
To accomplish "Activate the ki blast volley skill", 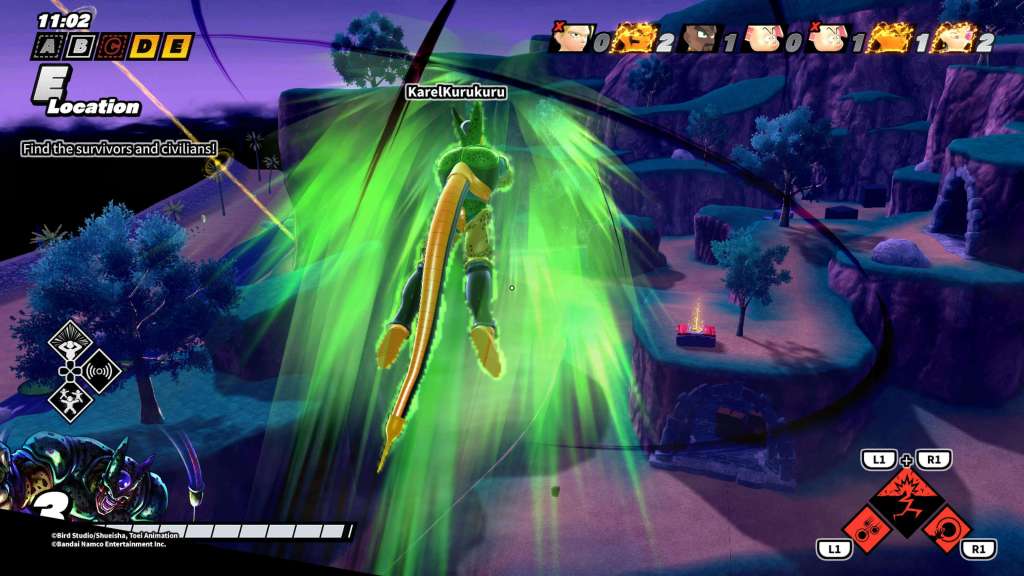I will (868, 526).
